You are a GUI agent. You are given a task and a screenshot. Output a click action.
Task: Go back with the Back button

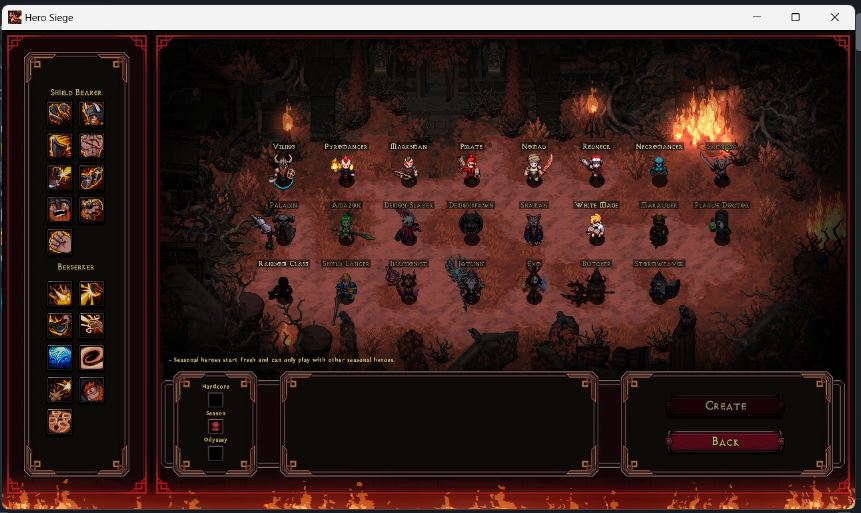point(725,441)
